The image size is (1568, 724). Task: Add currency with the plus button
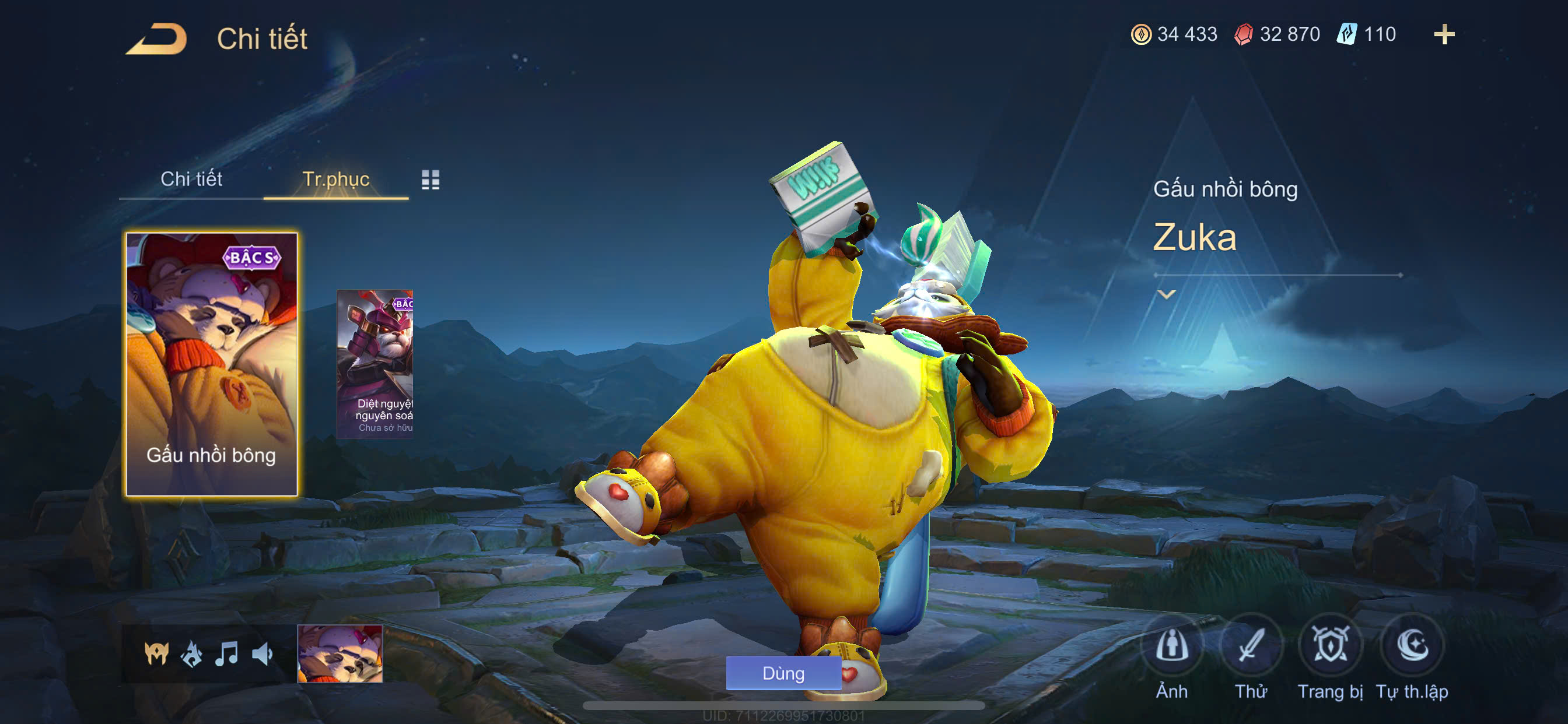pos(1444,34)
